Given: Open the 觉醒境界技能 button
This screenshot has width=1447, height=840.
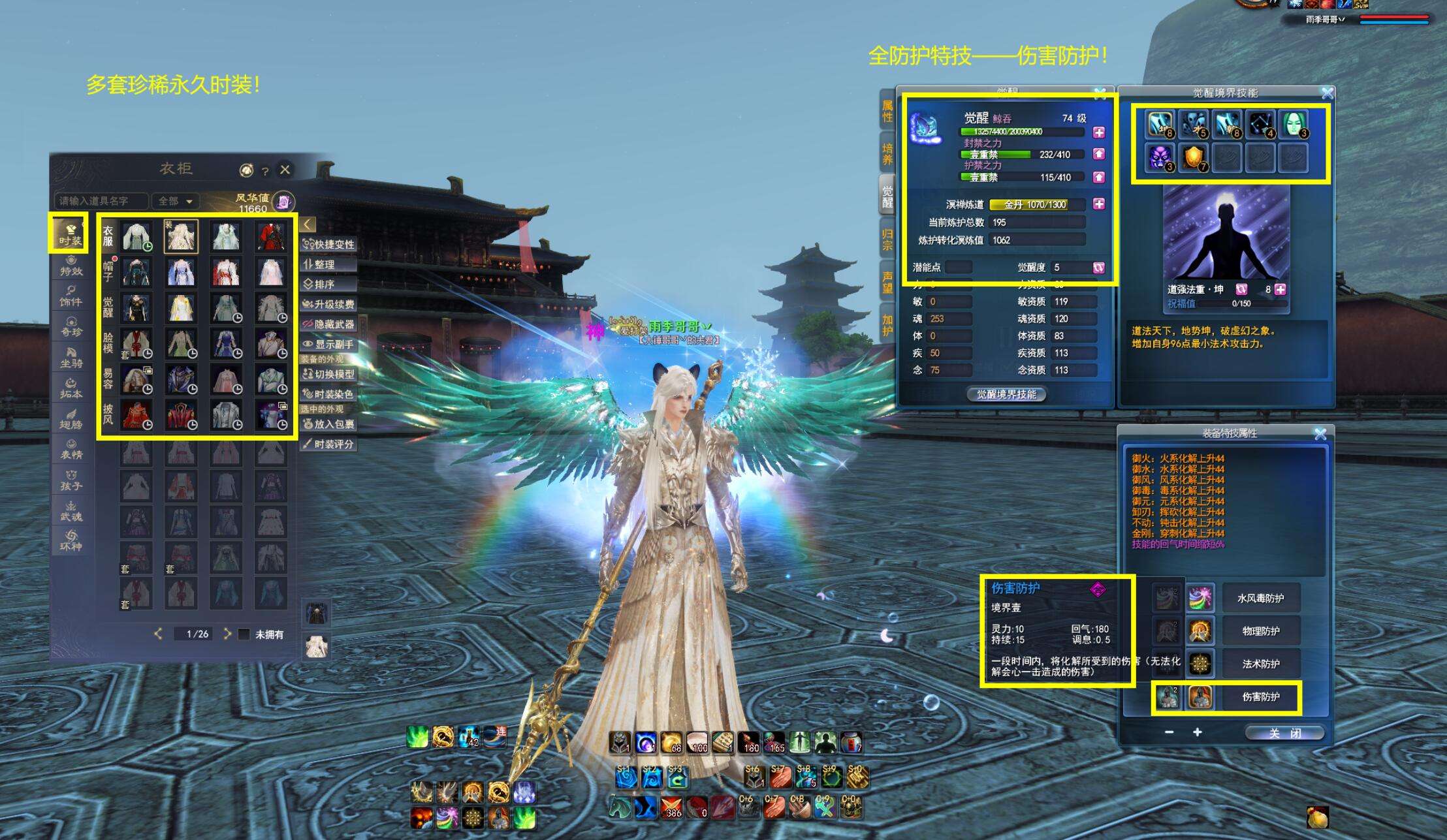Looking at the screenshot, I should pyautogui.click(x=1006, y=394).
